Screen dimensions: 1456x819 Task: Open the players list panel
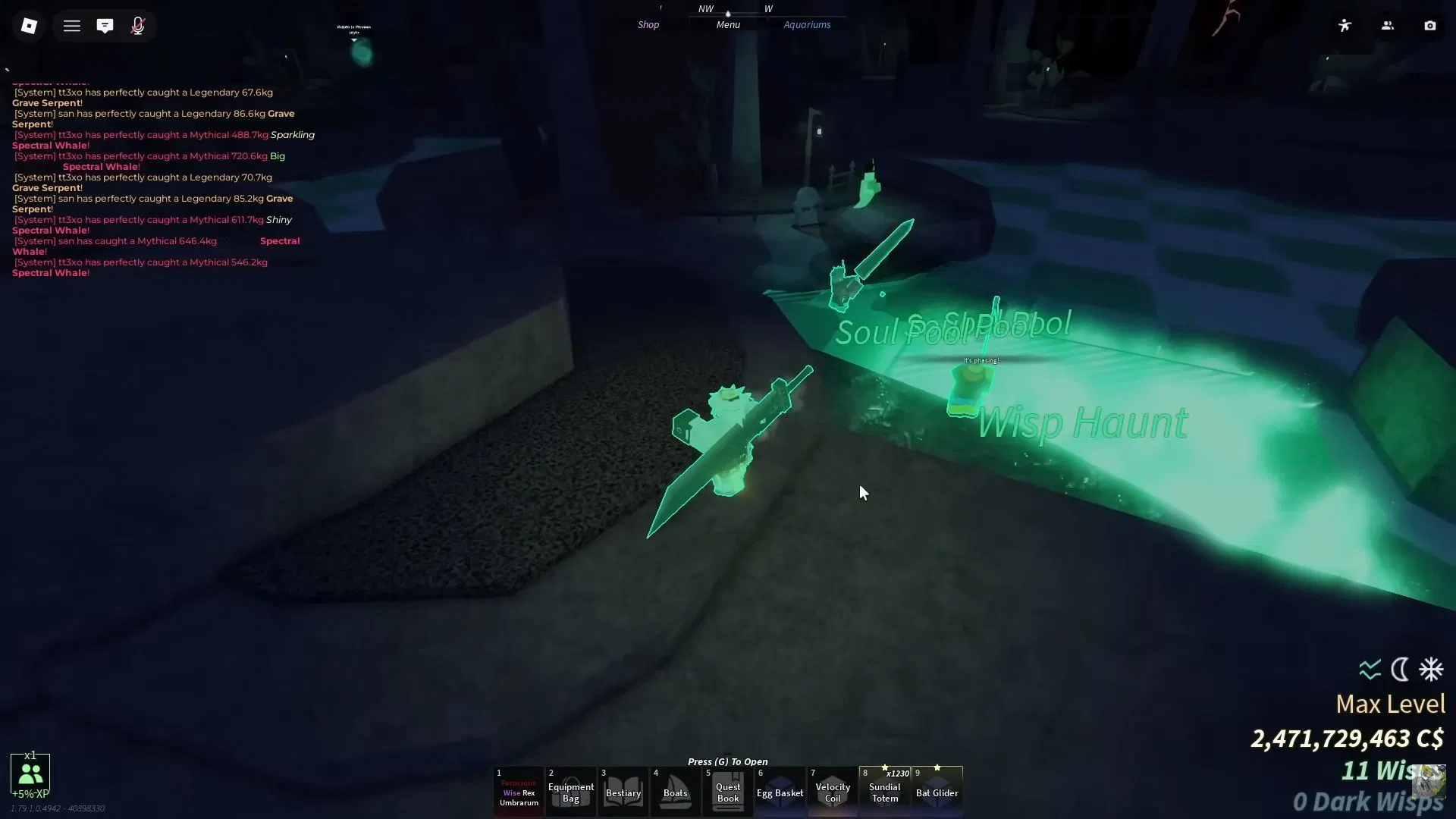pos(1387,25)
